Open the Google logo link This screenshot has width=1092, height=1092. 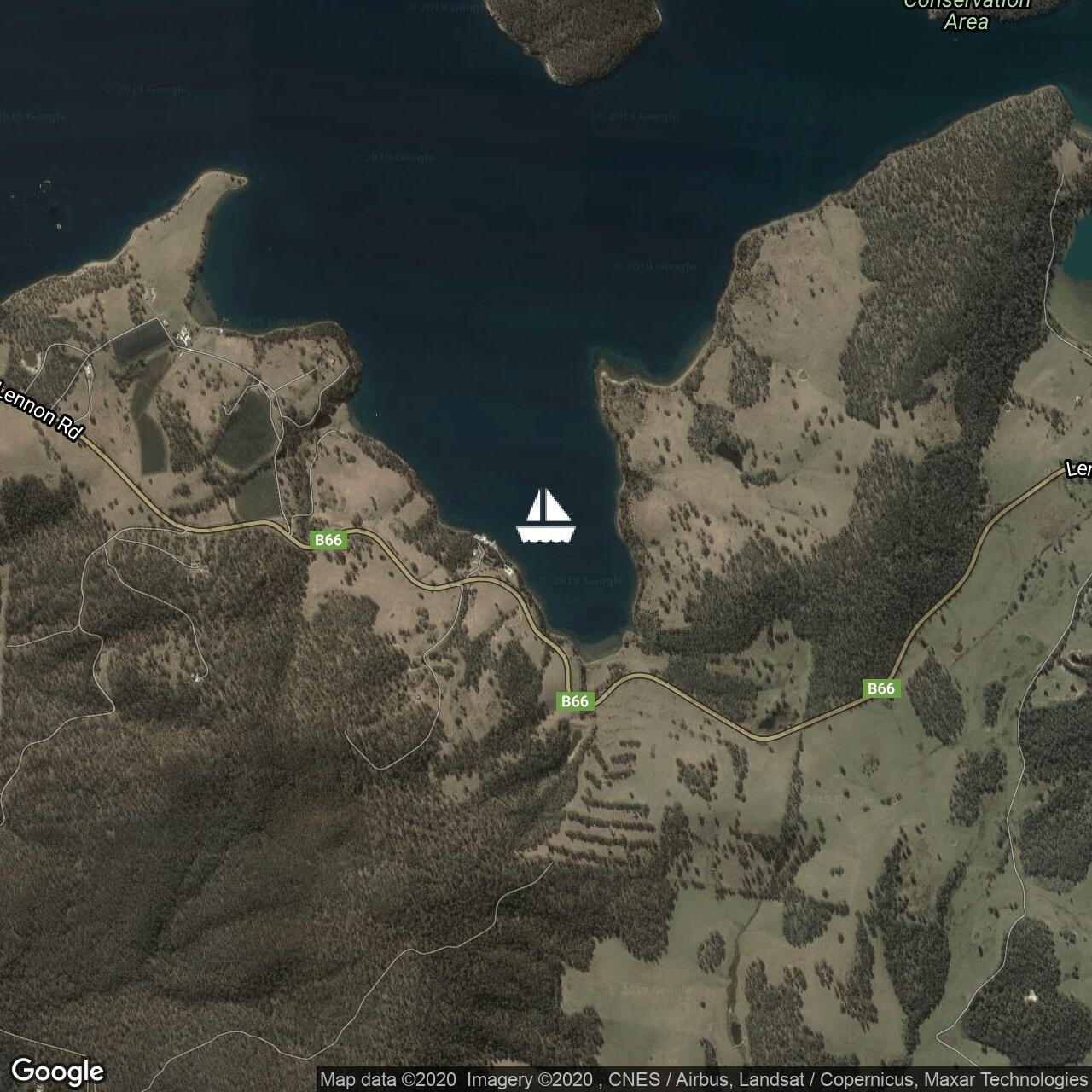click(x=57, y=1071)
